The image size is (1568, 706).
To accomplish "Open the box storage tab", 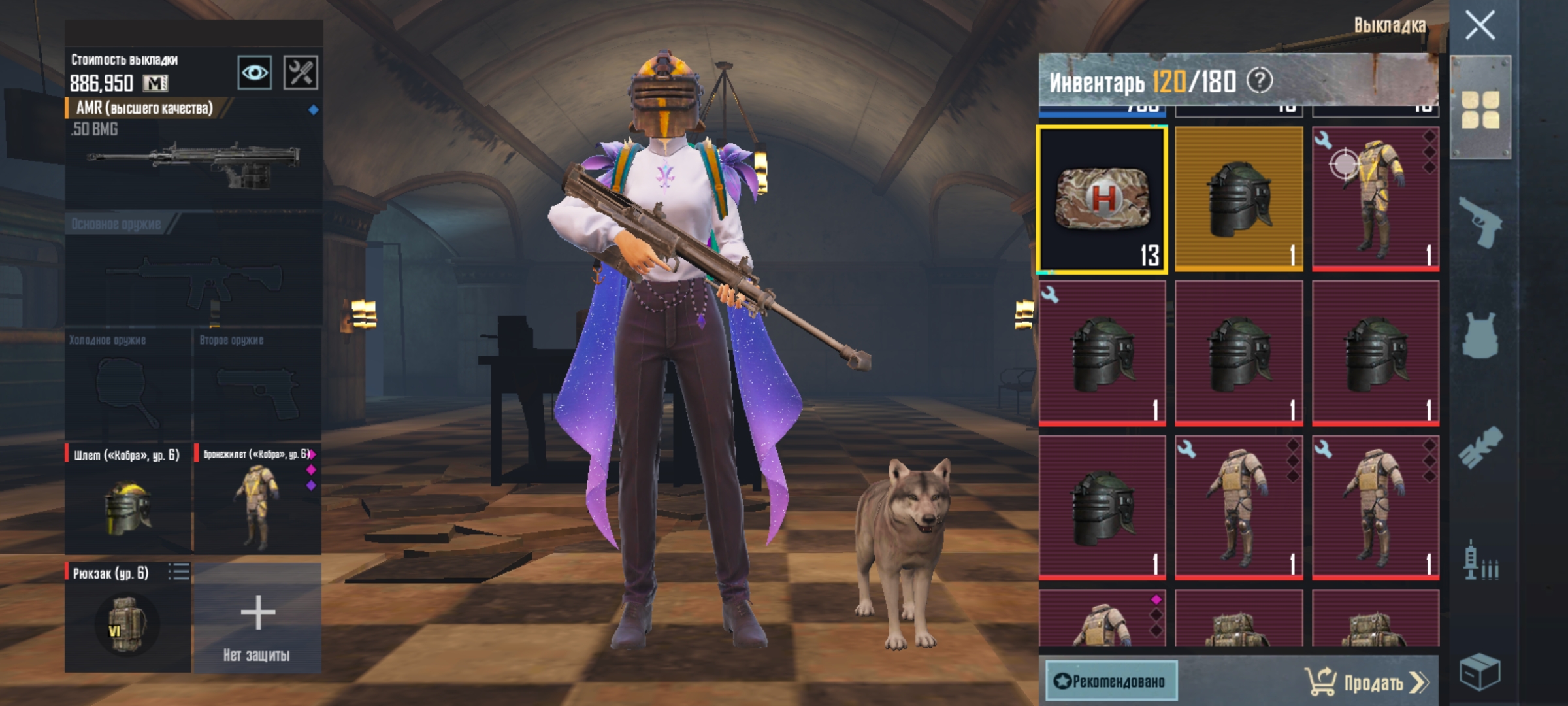I will (1480, 671).
